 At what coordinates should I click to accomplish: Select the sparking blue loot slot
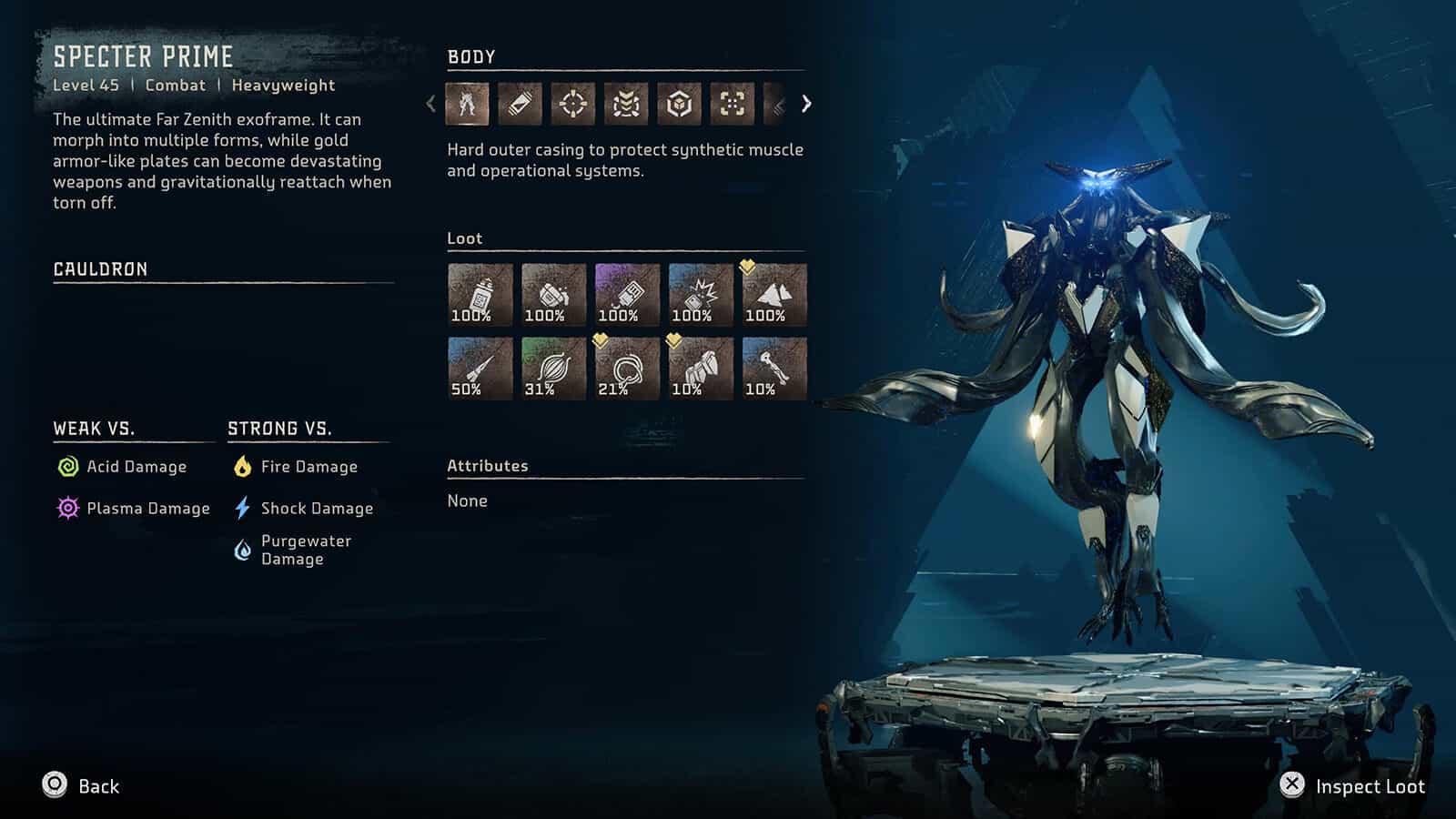tap(701, 295)
